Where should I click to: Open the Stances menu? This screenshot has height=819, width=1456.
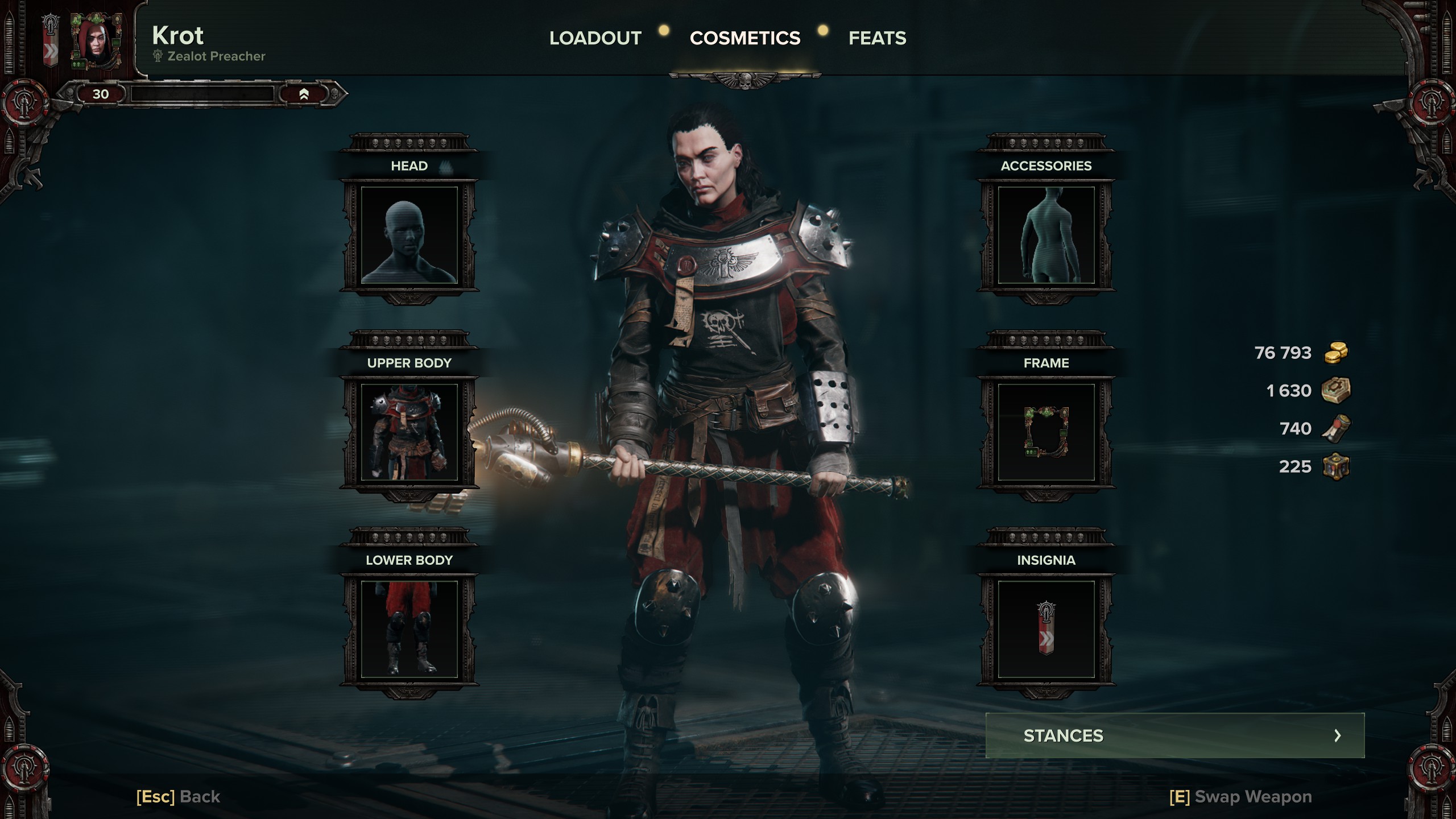coord(1174,735)
